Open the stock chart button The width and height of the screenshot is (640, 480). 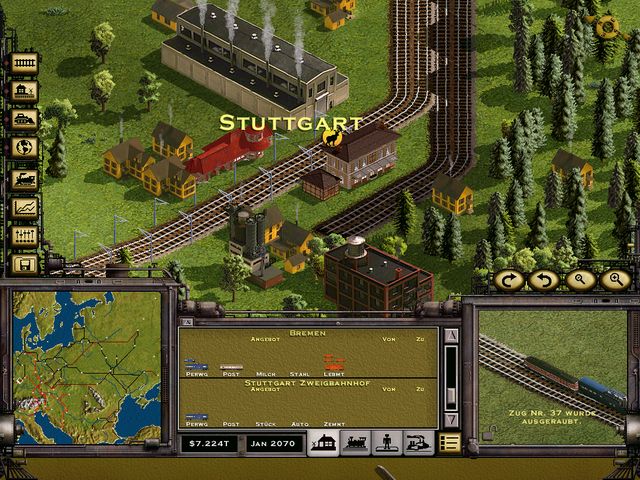tap(24, 208)
